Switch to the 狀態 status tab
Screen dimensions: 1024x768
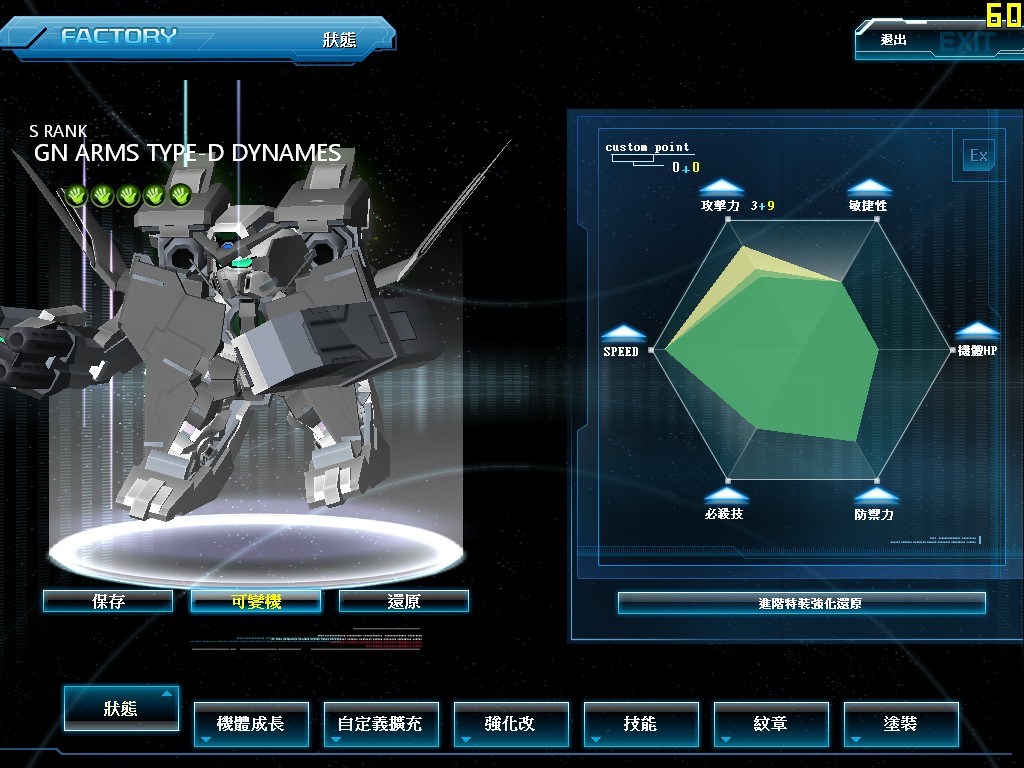pyautogui.click(x=121, y=708)
